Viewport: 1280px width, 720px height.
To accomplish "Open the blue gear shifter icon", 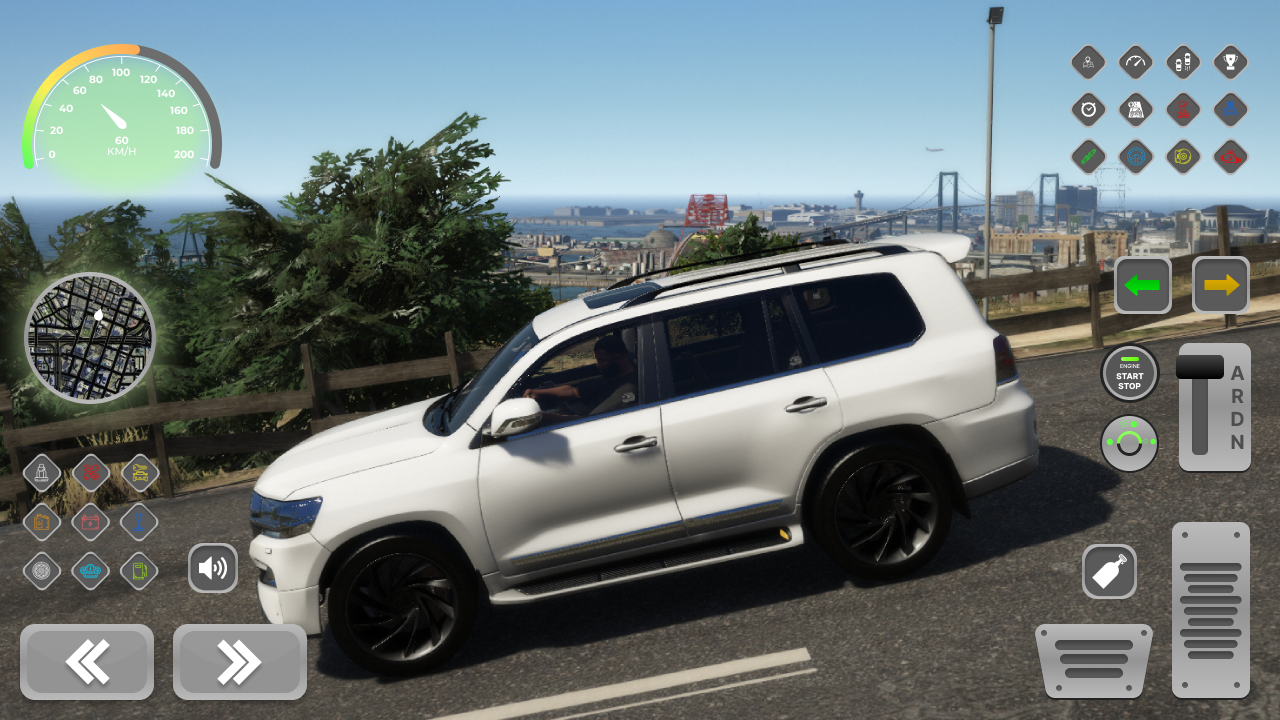I will (x=139, y=522).
